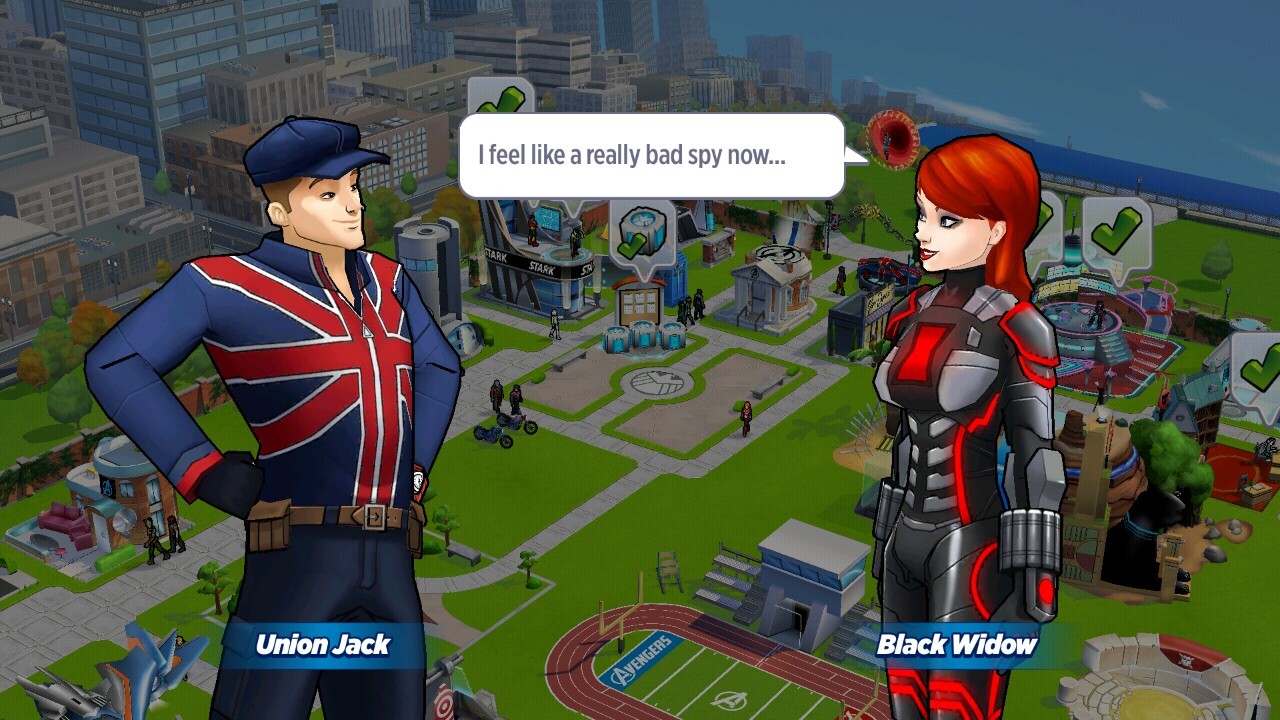Collect the checkmark bubble with blue crate icon
This screenshot has width=1280, height=720.
point(641,233)
